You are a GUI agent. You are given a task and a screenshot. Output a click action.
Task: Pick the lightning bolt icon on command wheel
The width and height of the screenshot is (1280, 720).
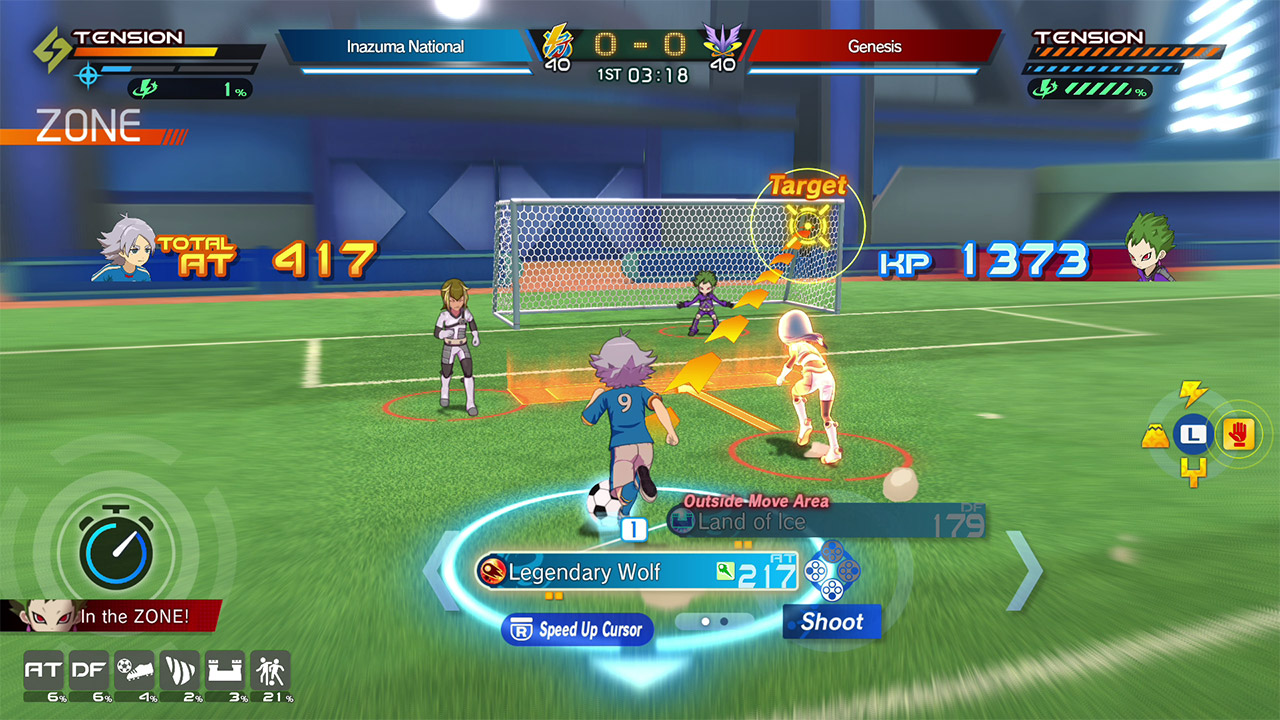1193,393
